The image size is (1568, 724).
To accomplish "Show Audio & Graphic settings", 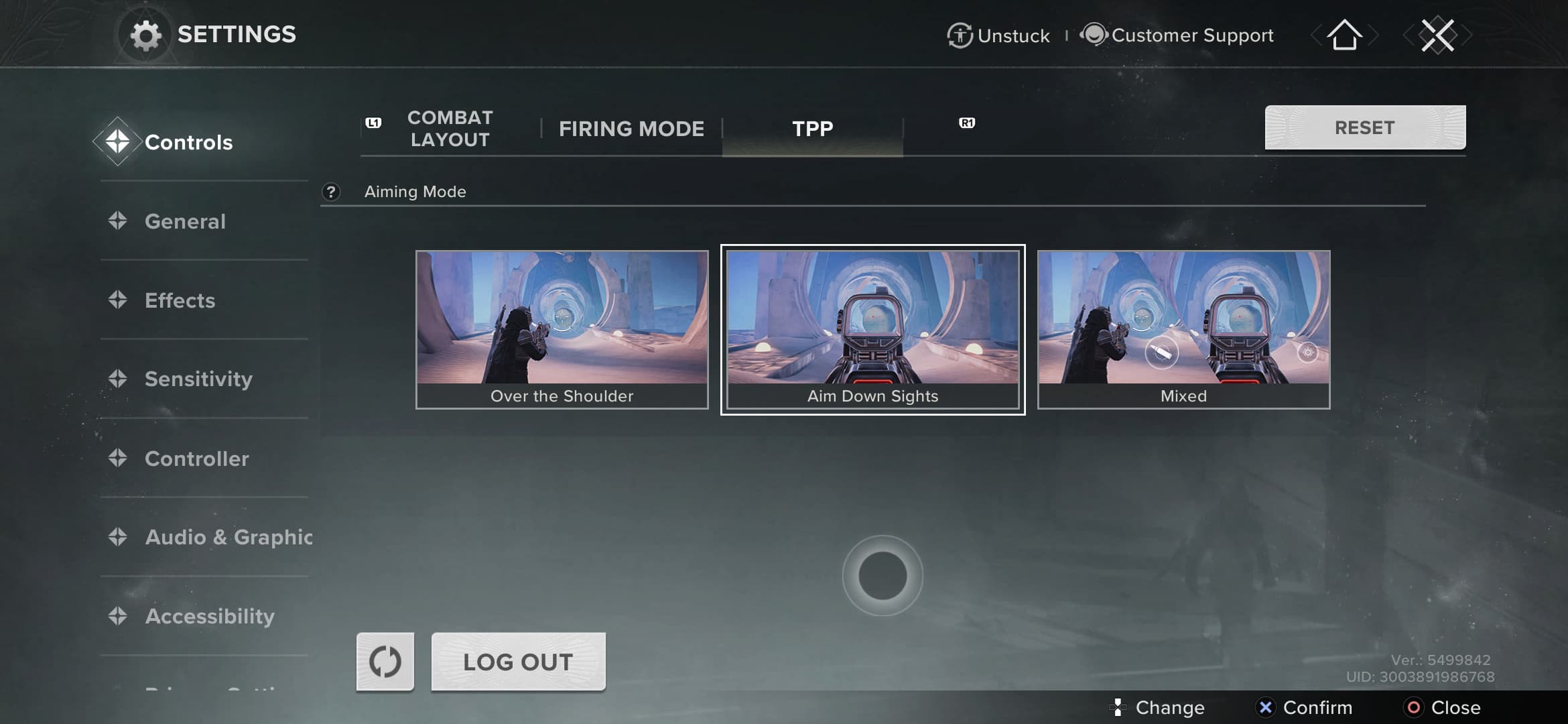I will 228,537.
